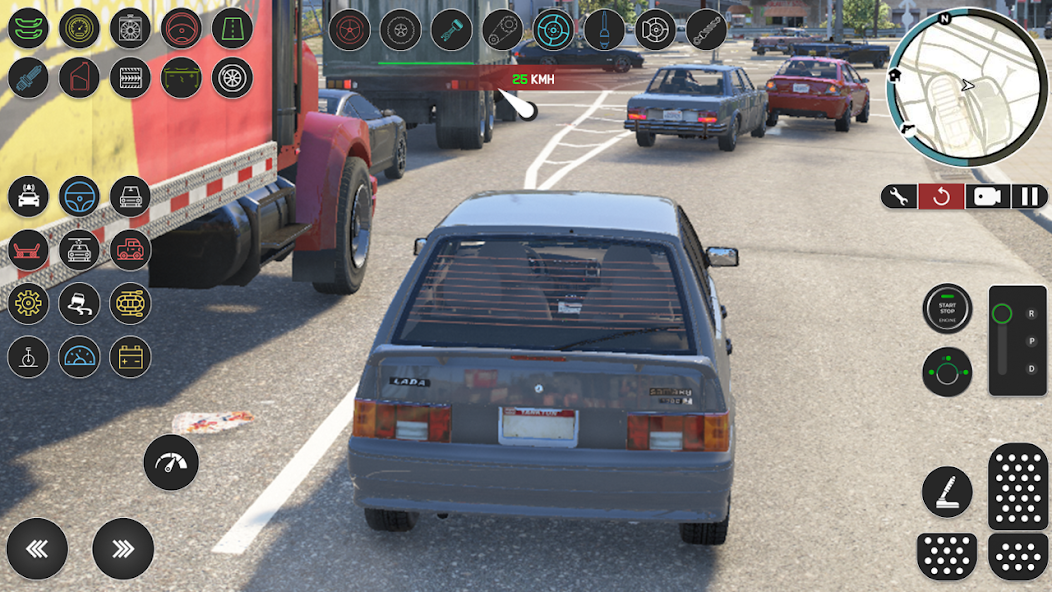The width and height of the screenshot is (1052, 592).
Task: Choose the red pickup truck icon
Action: point(130,249)
